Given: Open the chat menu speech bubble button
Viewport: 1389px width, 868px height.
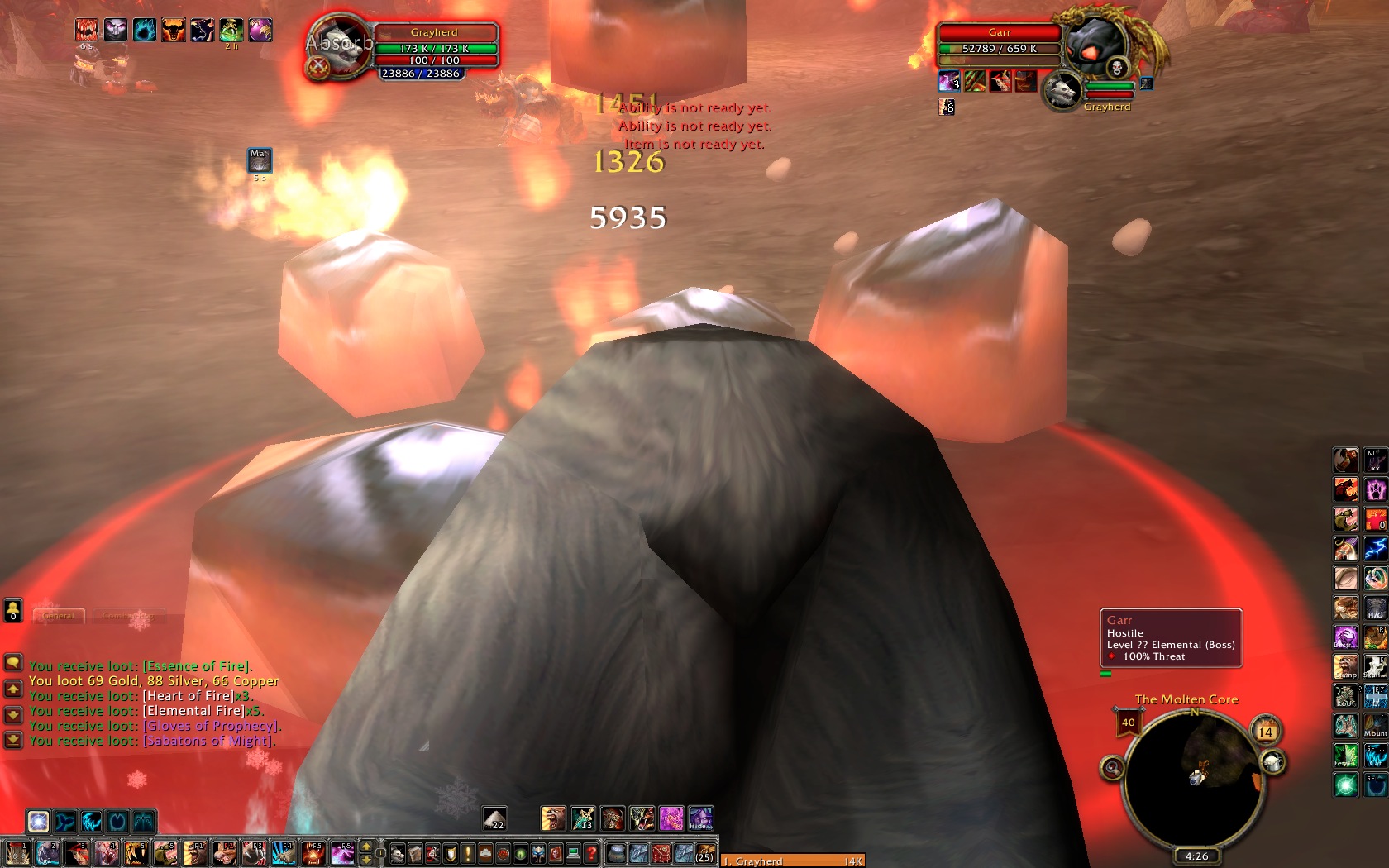Looking at the screenshot, I should pos(13,663).
